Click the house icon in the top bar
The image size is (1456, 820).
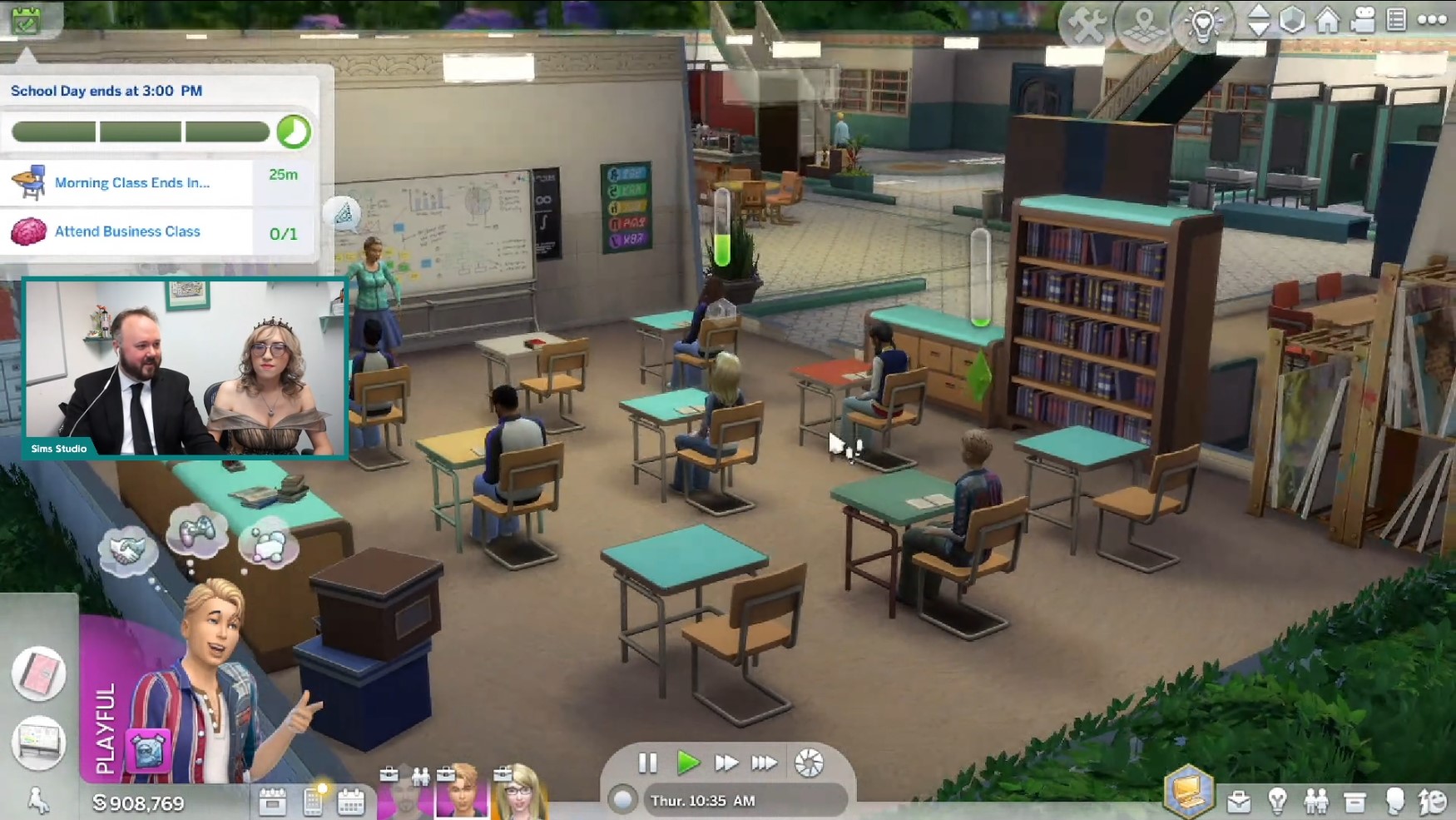pyautogui.click(x=1327, y=20)
